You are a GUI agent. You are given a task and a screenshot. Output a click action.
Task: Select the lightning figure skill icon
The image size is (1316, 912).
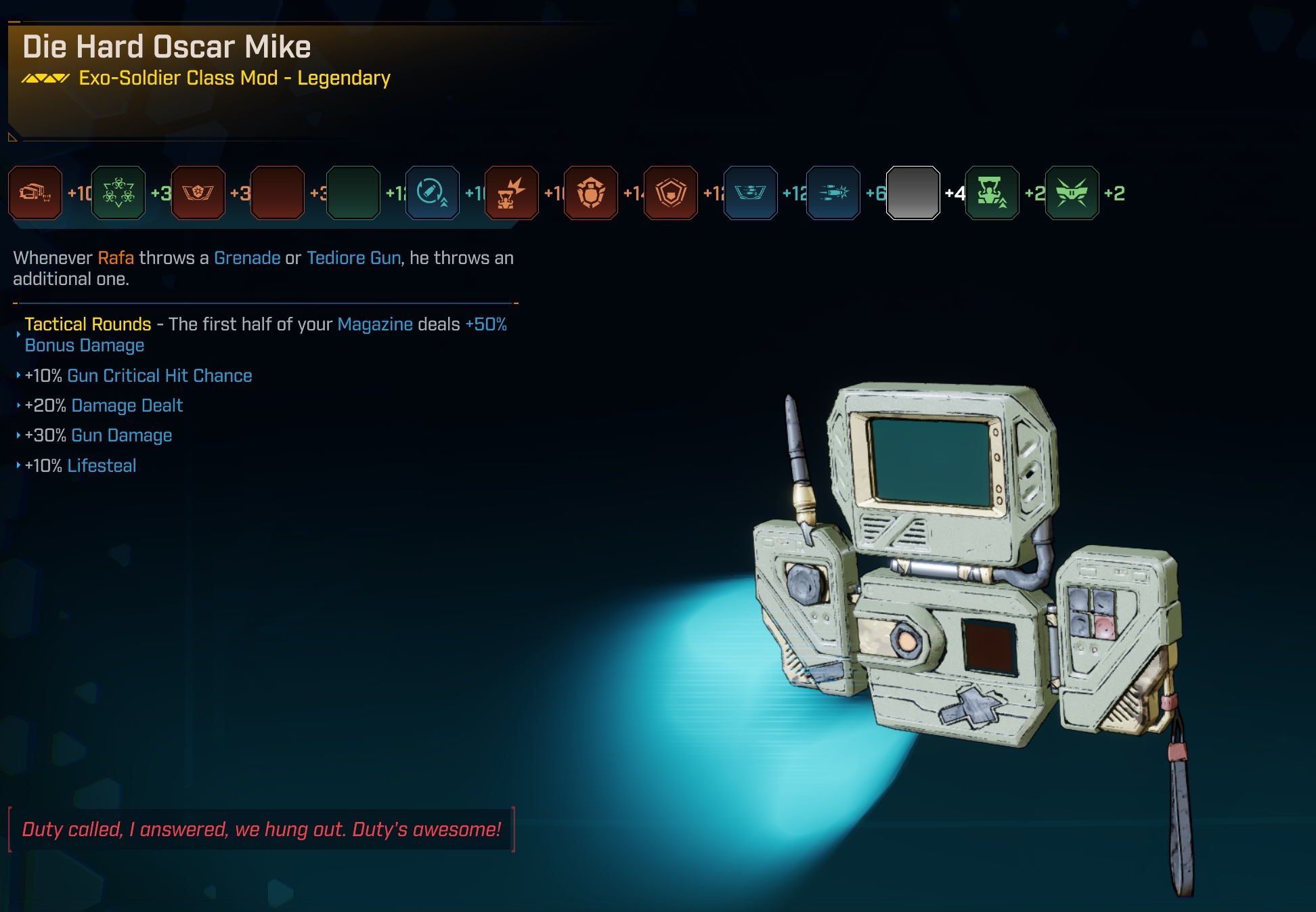pos(512,193)
